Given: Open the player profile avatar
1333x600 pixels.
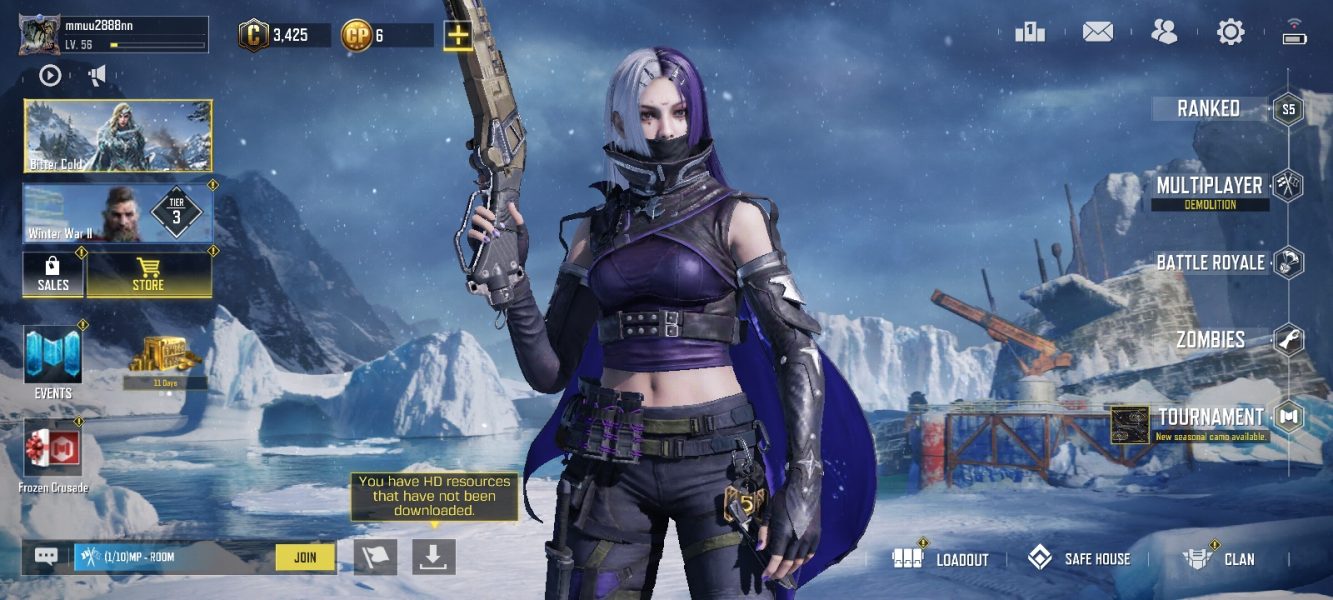Looking at the screenshot, I should (39, 35).
